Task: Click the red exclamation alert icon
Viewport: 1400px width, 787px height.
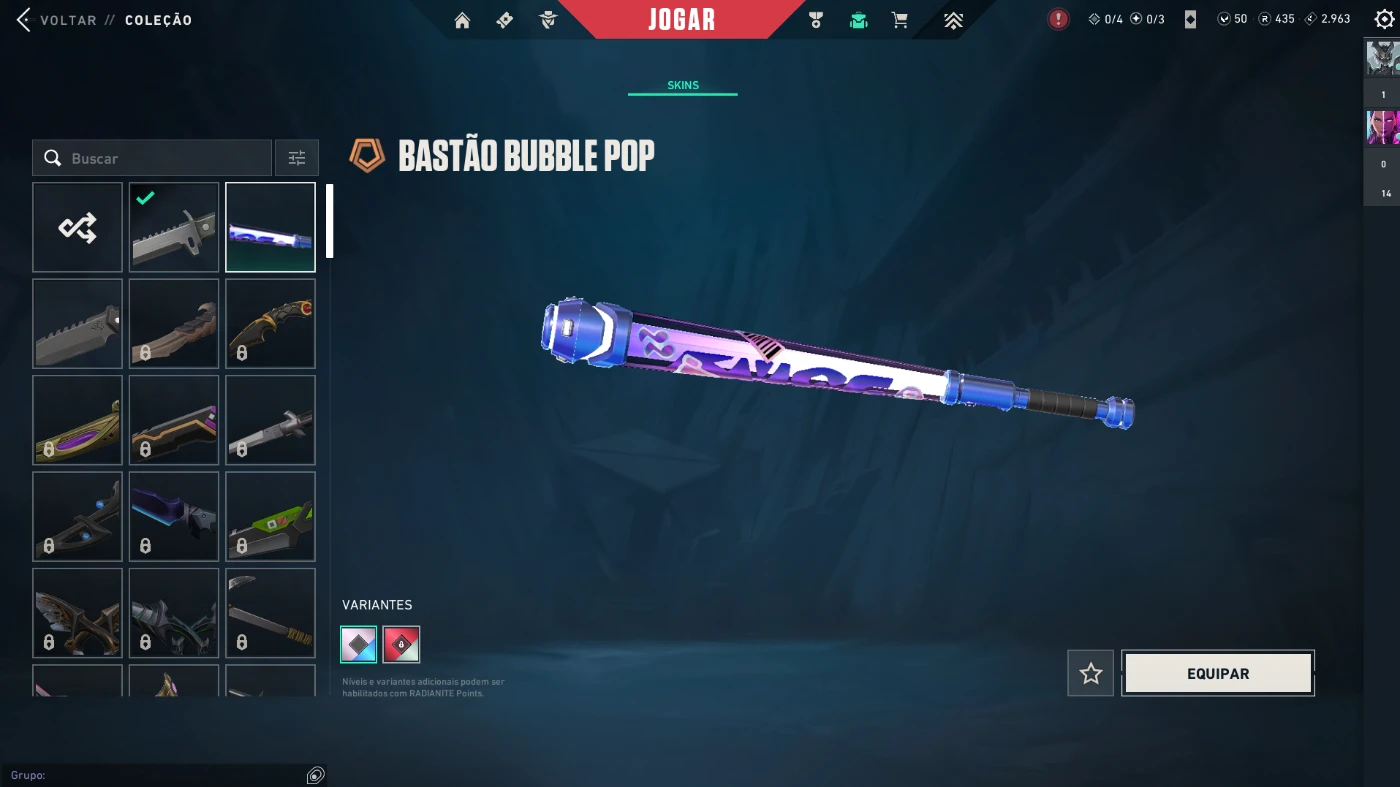Action: tap(1058, 19)
